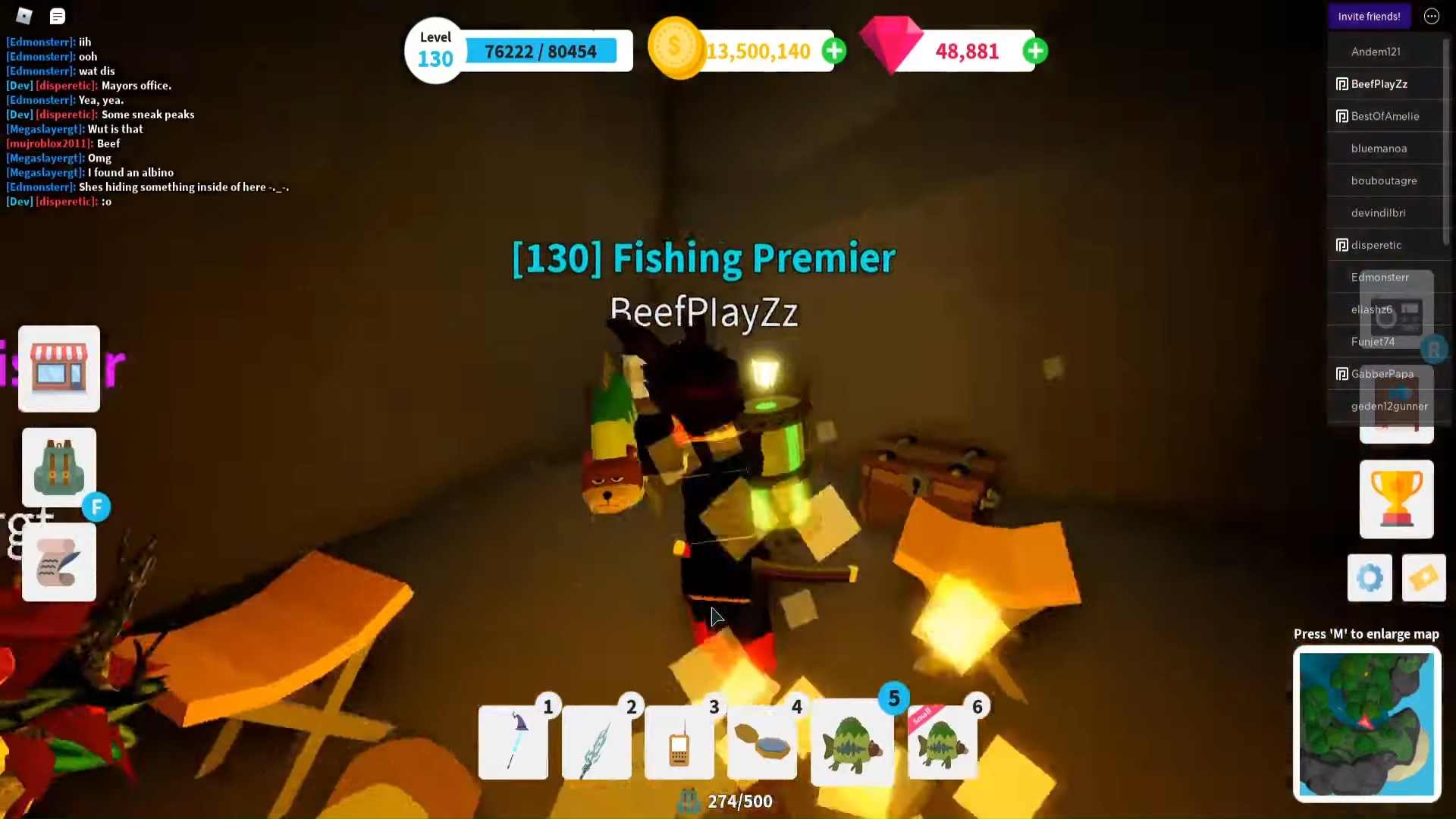The image size is (1456, 819).
Task: Select player GabberPapa from the list
Action: click(x=1382, y=374)
